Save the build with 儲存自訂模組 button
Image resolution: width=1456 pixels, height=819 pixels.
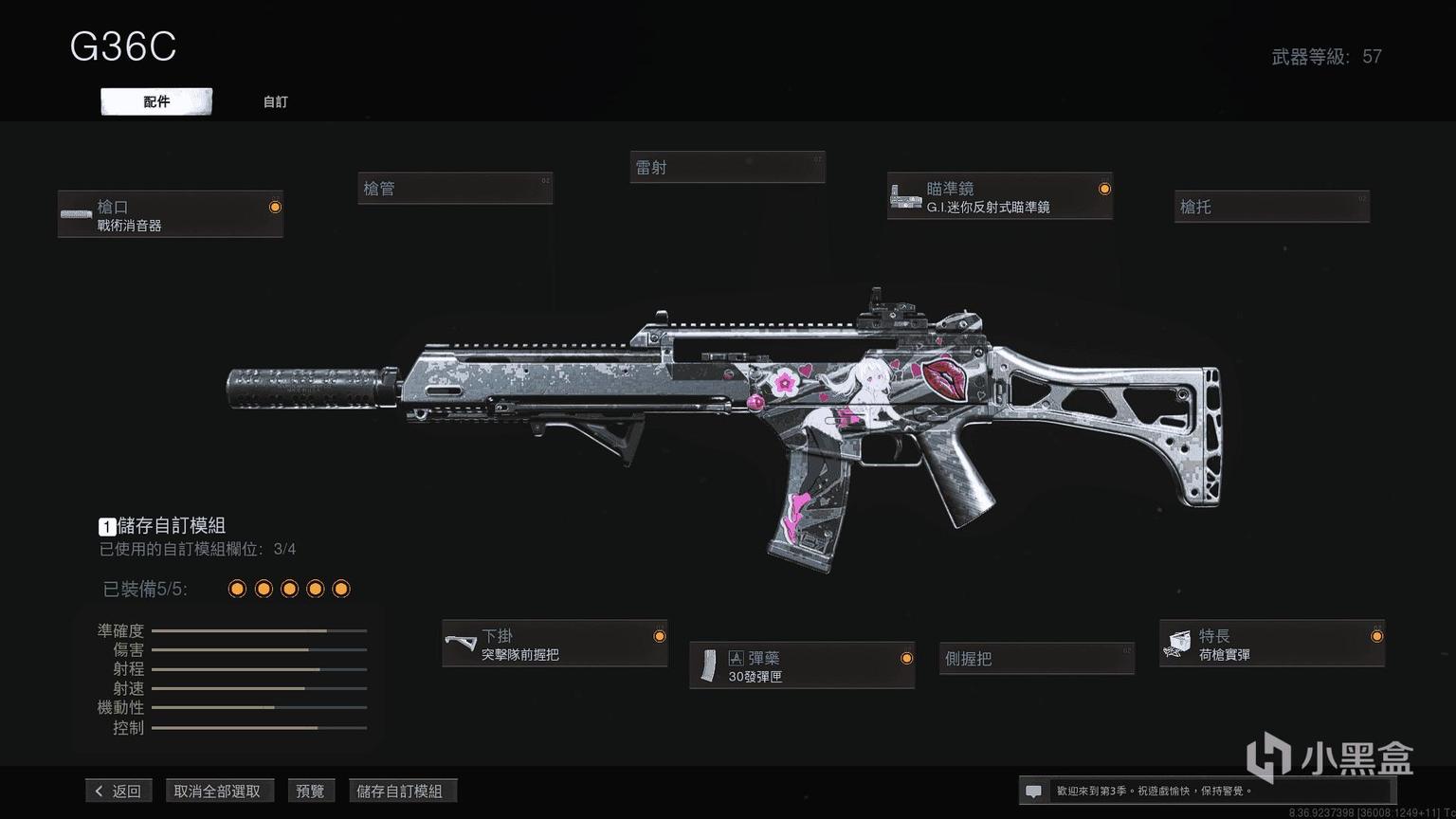click(x=400, y=791)
